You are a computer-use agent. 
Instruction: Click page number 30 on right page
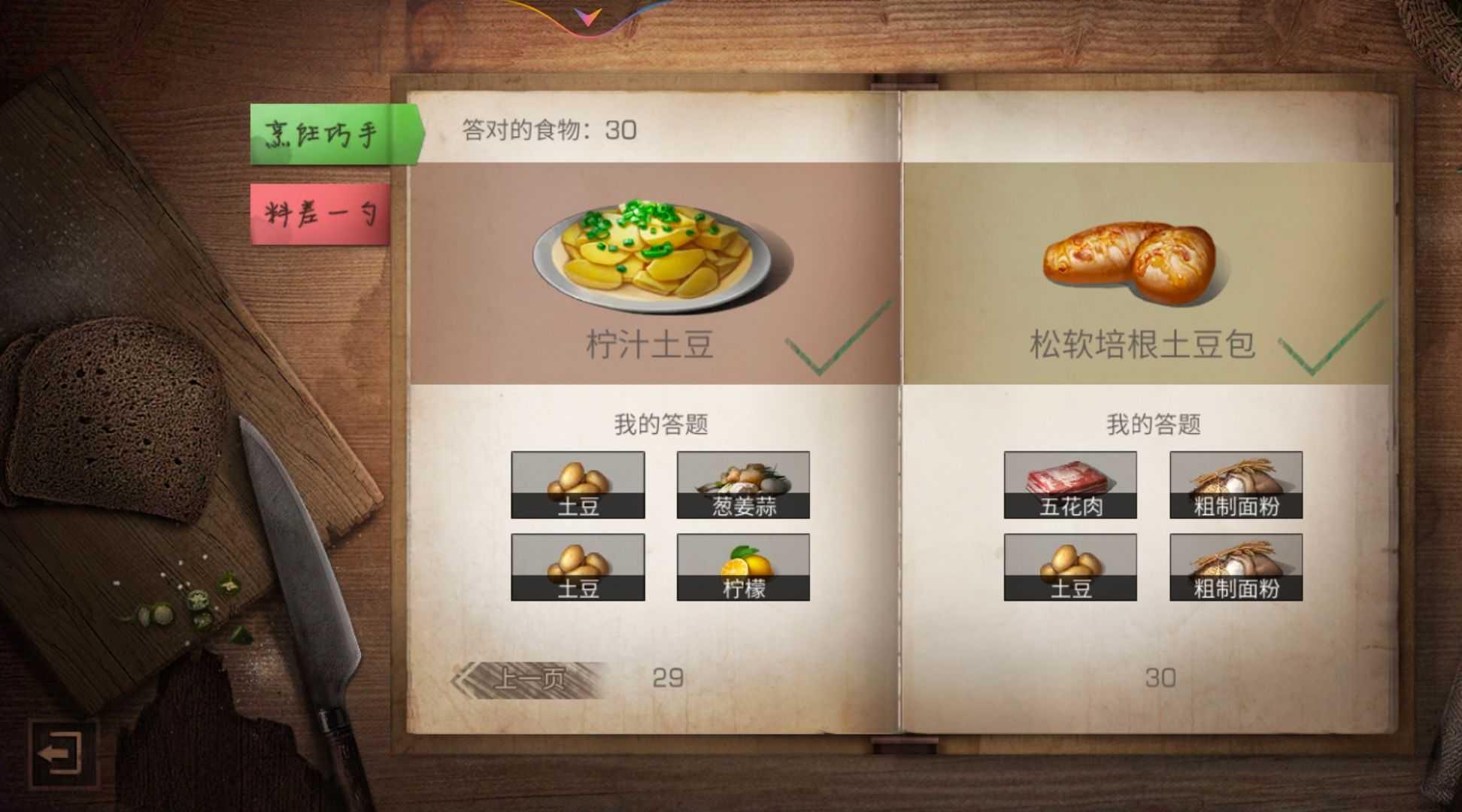pyautogui.click(x=1162, y=675)
